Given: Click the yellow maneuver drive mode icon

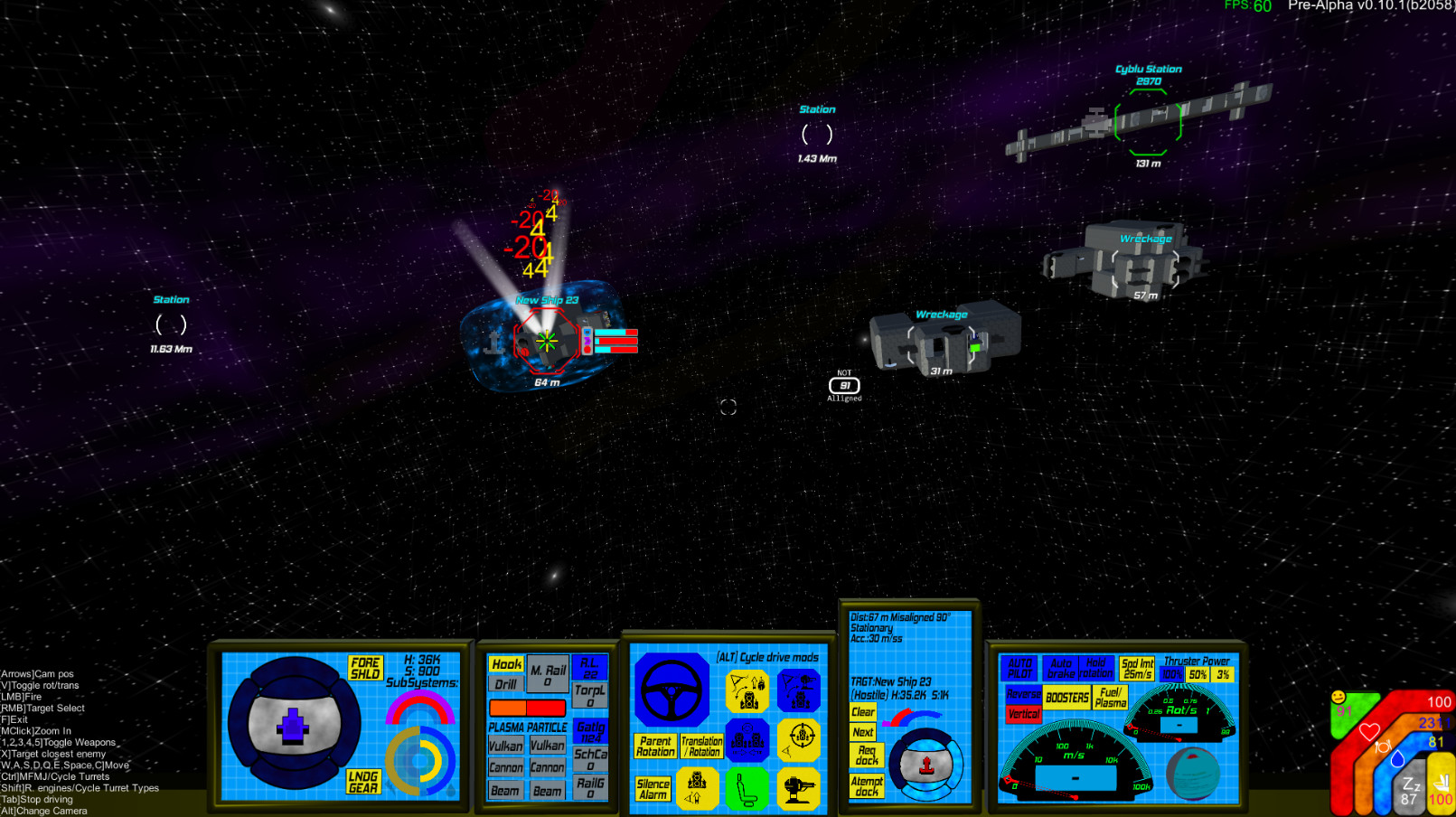Looking at the screenshot, I should [747, 690].
